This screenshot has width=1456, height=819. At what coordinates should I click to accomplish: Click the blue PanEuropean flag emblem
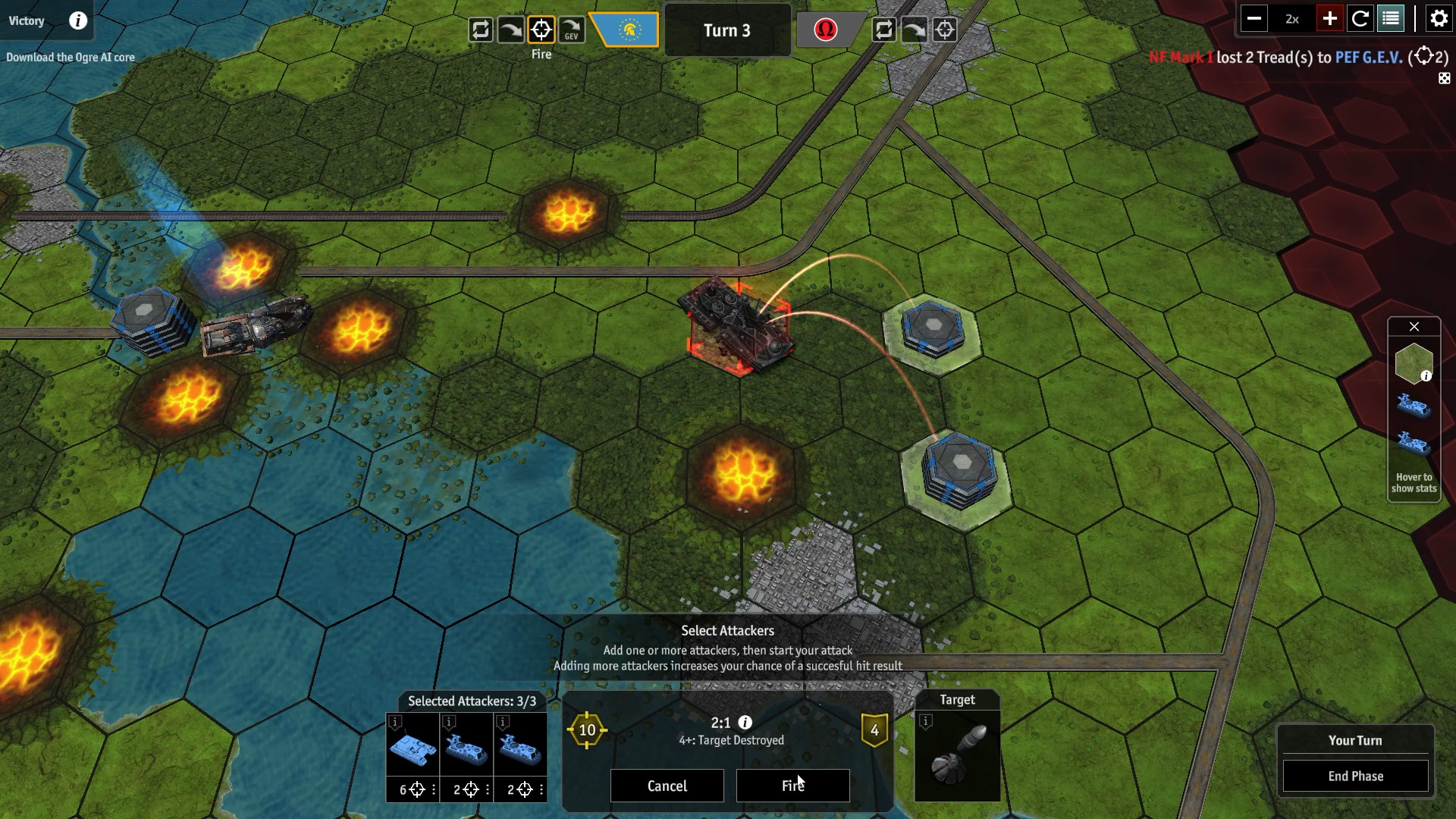coord(626,30)
